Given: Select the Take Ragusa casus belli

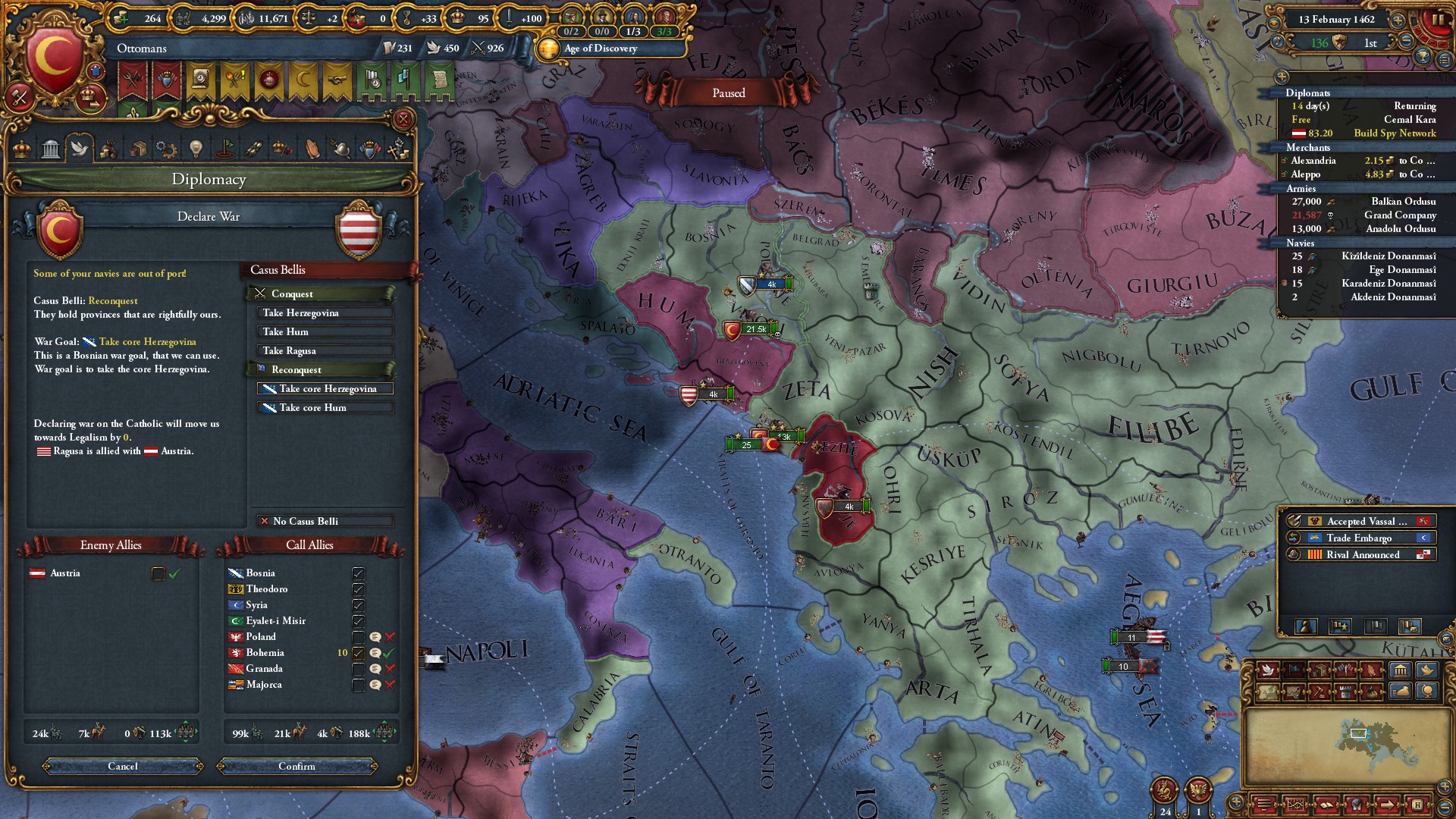Looking at the screenshot, I should (326, 351).
